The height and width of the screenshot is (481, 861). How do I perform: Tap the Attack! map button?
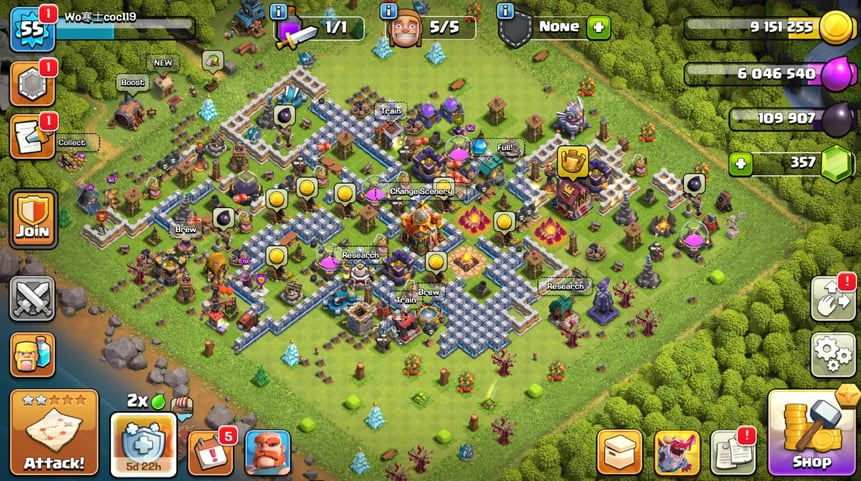pos(54,432)
